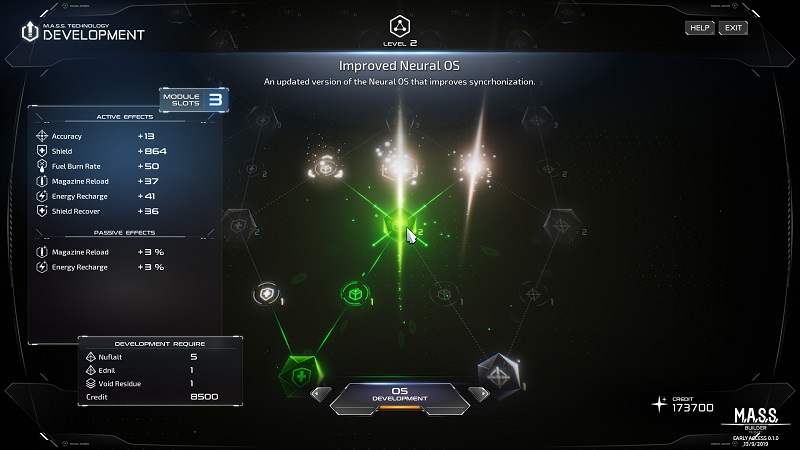Image resolution: width=800 pixels, height=450 pixels.
Task: Pick the dim cube level 1 node
Action: 445,294
